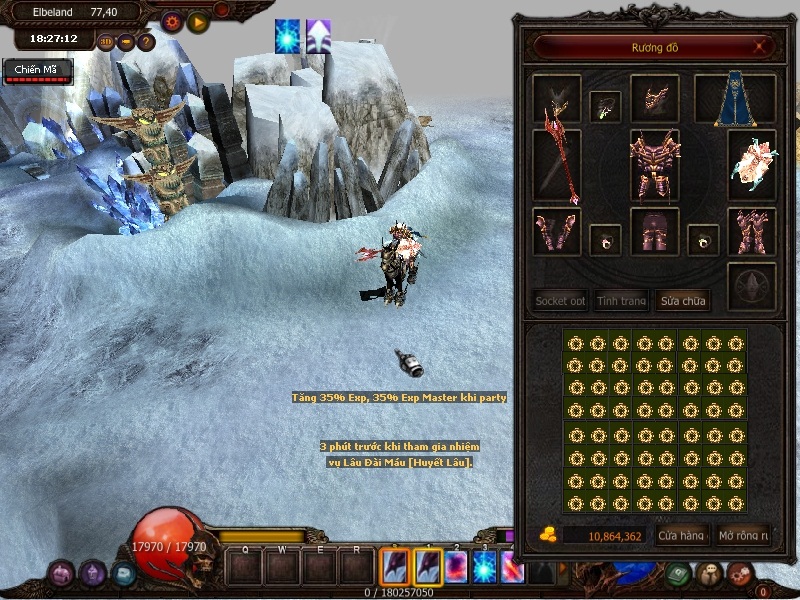
Task: Select the white shield off-hand slot
Action: [x=751, y=163]
